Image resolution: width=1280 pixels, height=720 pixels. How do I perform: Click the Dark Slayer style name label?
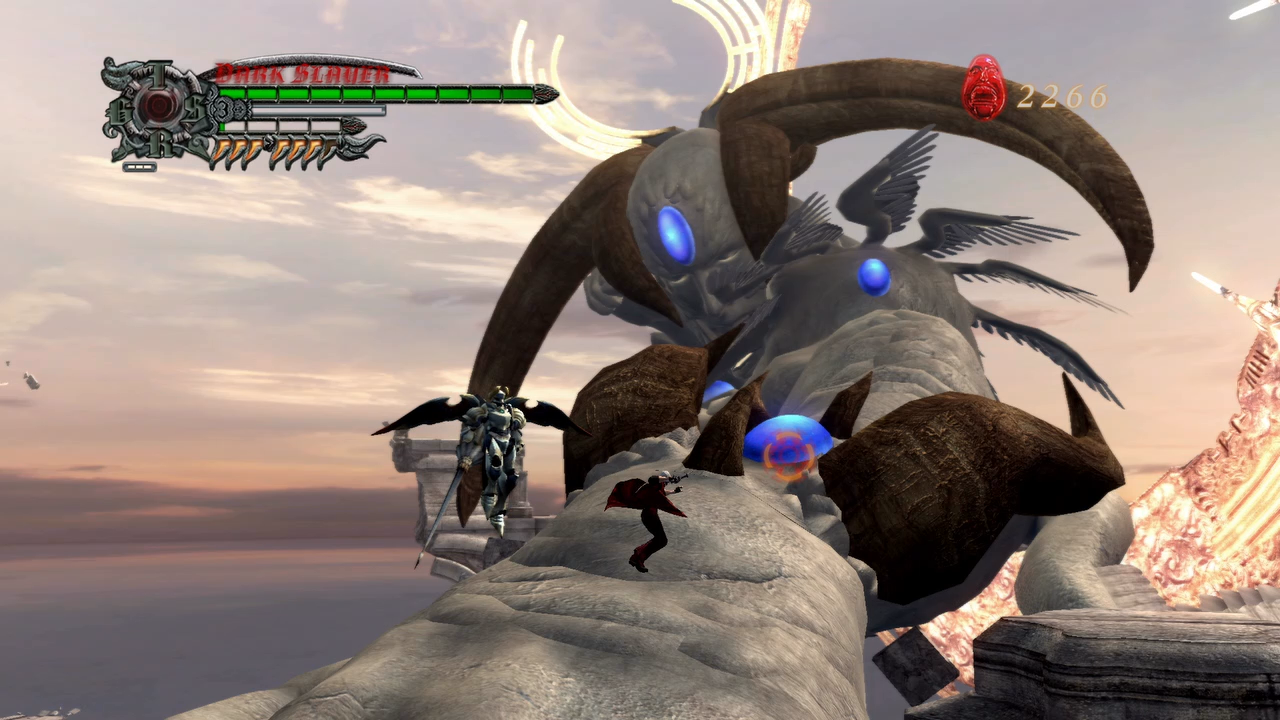pos(303,74)
